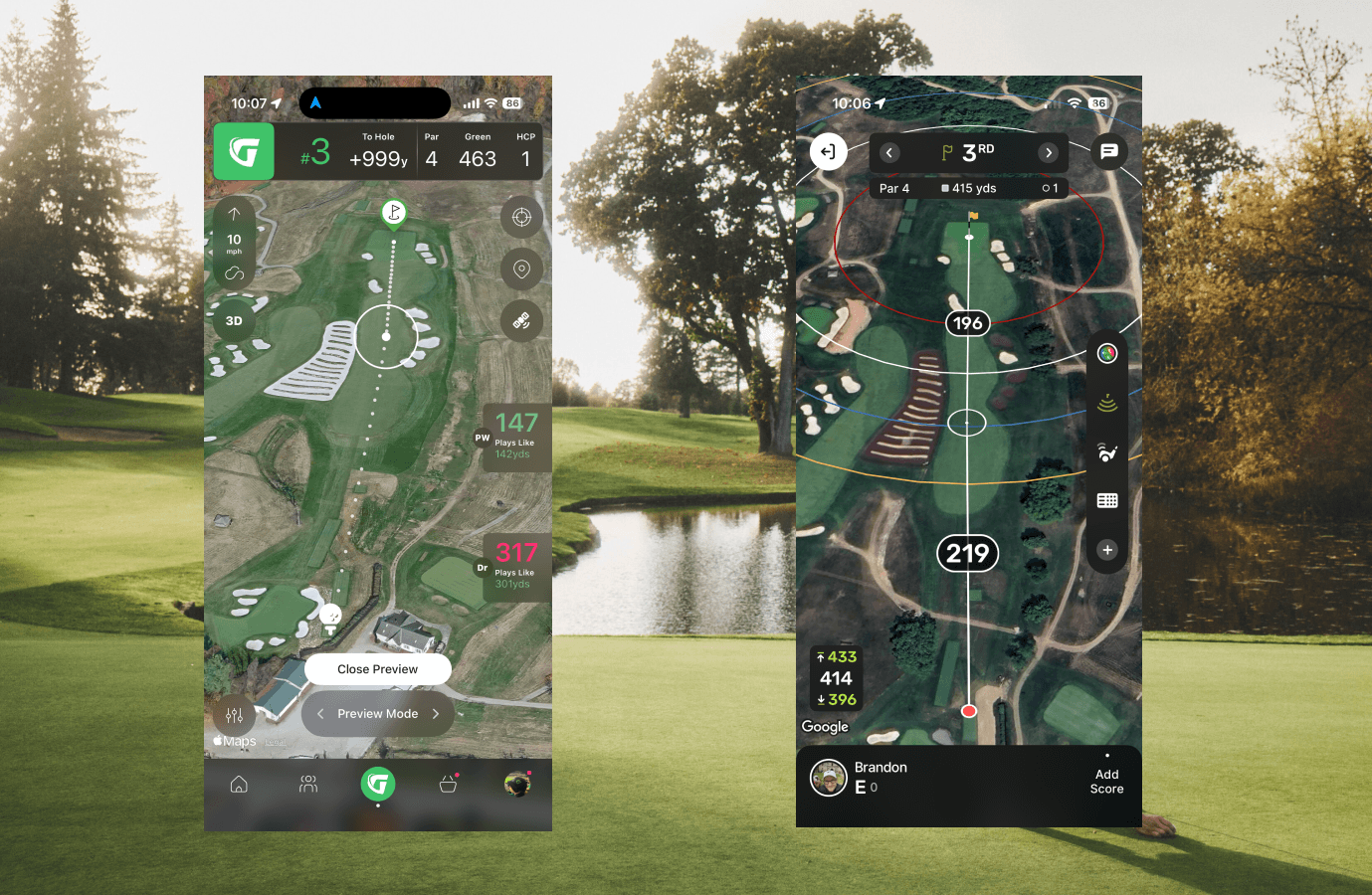Image resolution: width=1372 pixels, height=895 pixels.
Task: Open the chat bubble on the hole screen
Action: (1109, 151)
